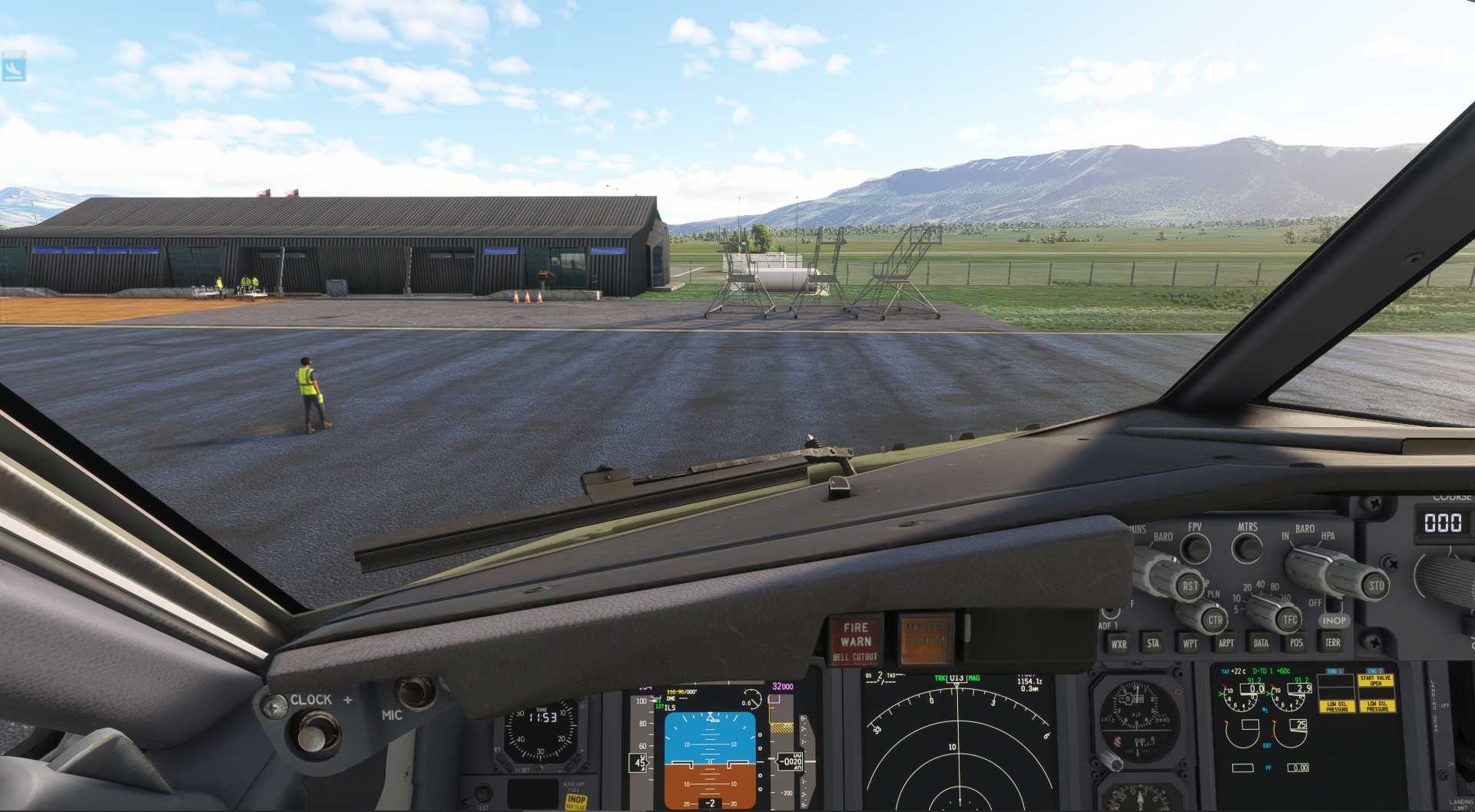Screen dimensions: 1475x812
Task: Push the TFC traffic range knob
Action: pyautogui.click(x=1290, y=619)
